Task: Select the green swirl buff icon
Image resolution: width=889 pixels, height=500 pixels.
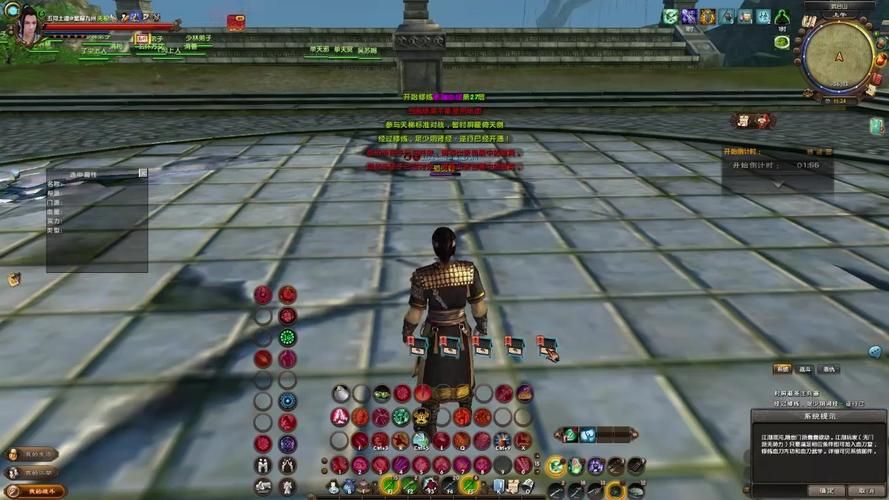Action: [x=671, y=16]
